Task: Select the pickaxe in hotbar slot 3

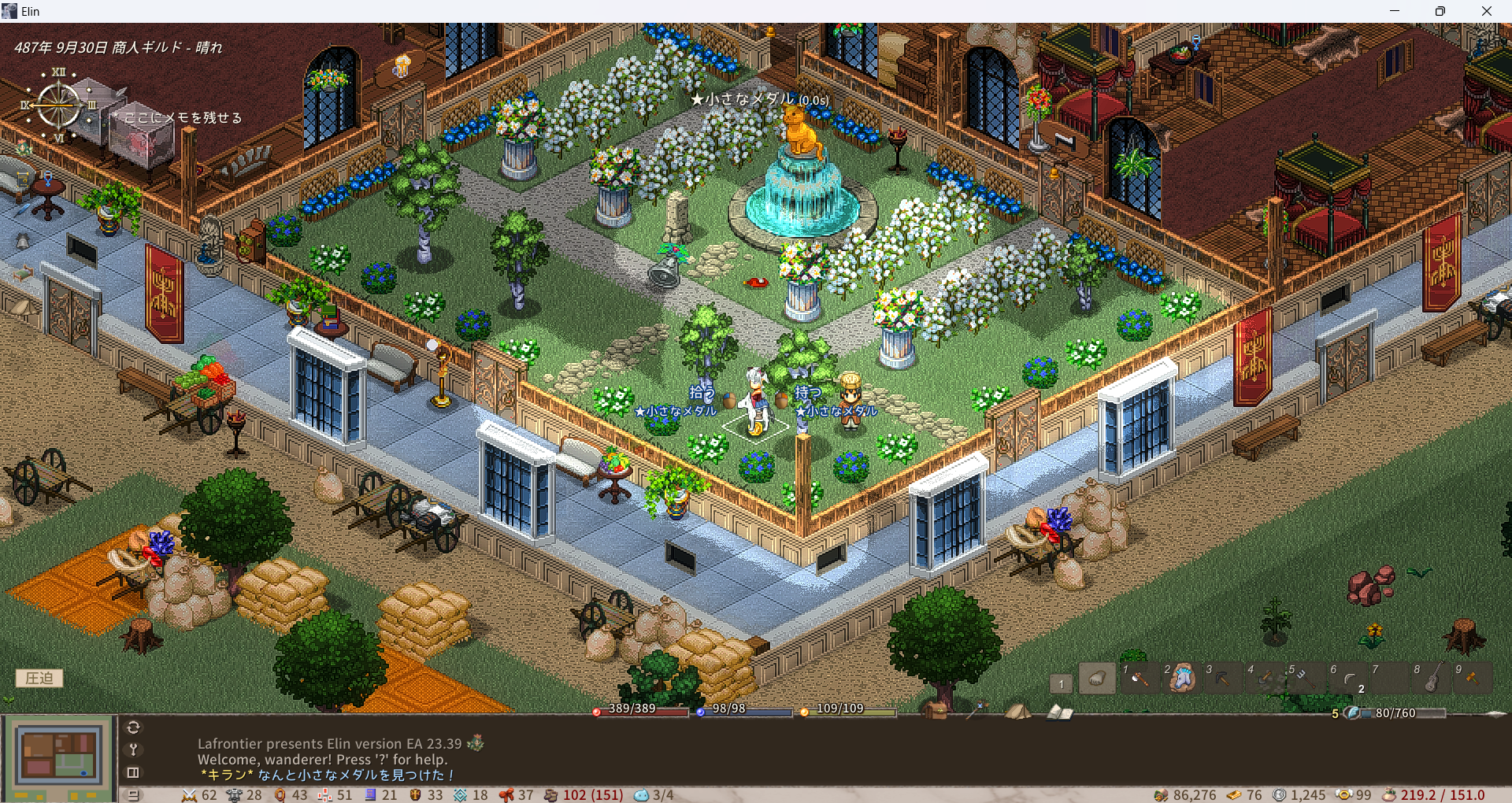Action: [x=1223, y=678]
